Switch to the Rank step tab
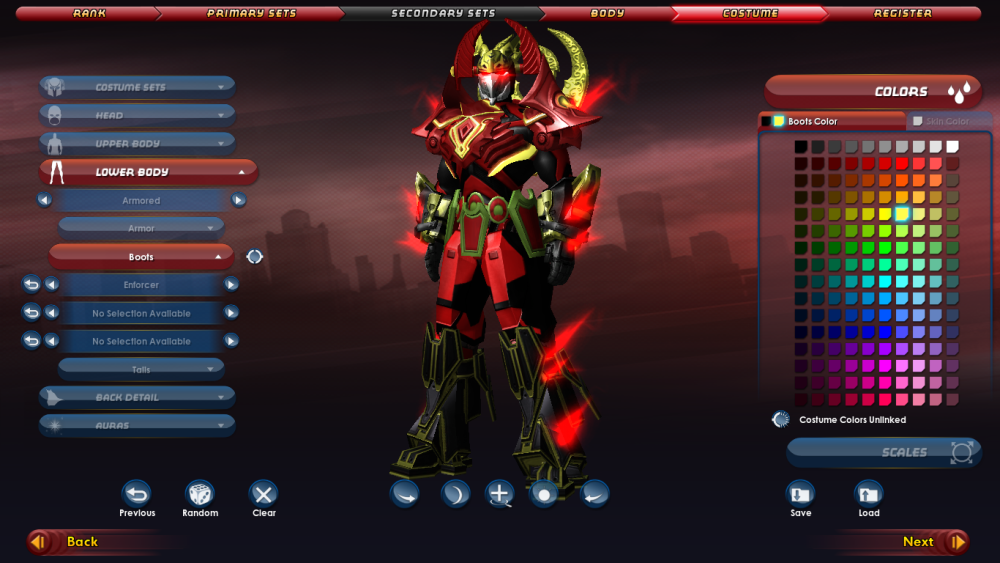Viewport: 1000px width, 563px height. point(90,14)
